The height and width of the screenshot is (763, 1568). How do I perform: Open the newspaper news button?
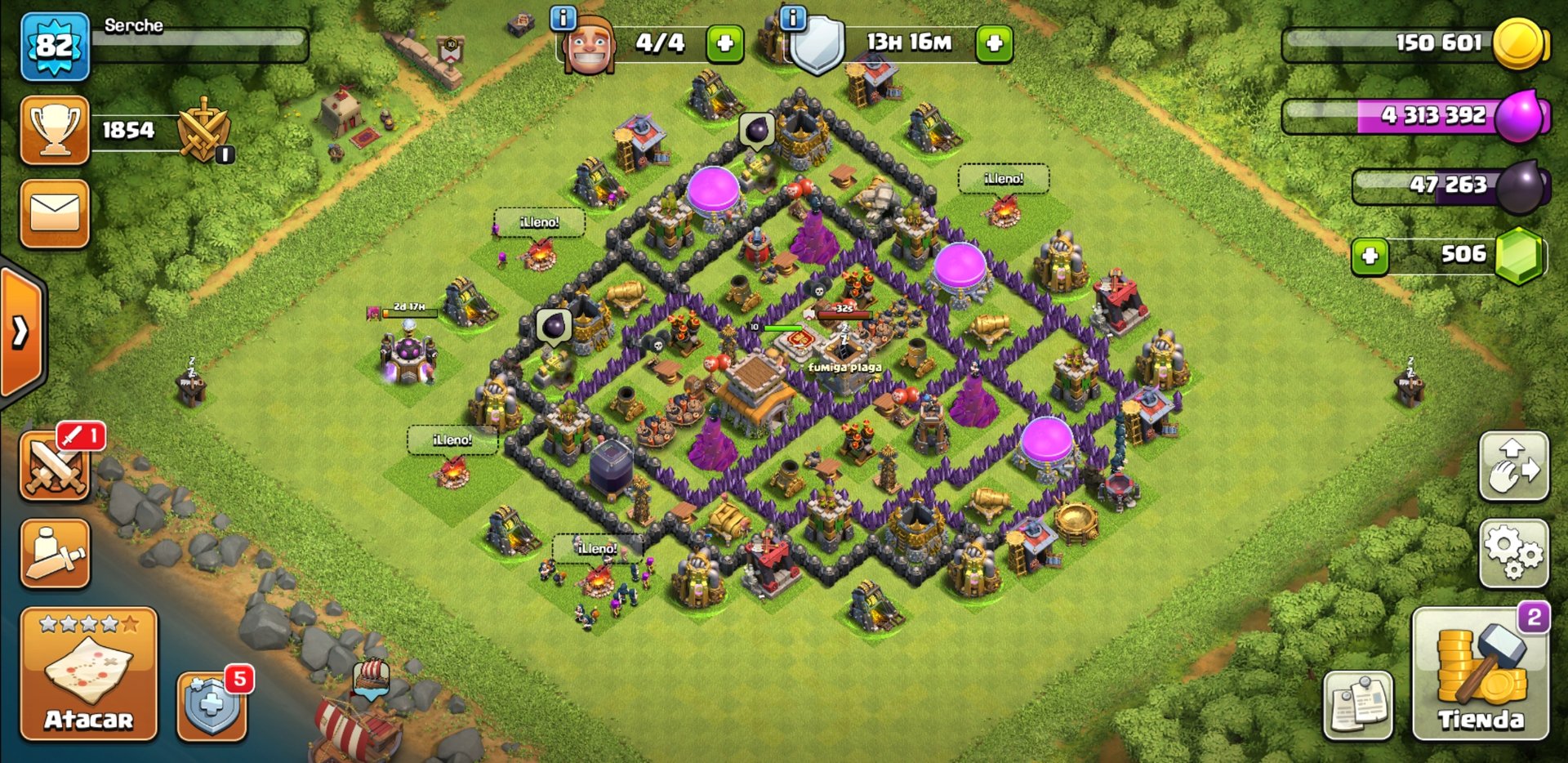tap(1357, 705)
